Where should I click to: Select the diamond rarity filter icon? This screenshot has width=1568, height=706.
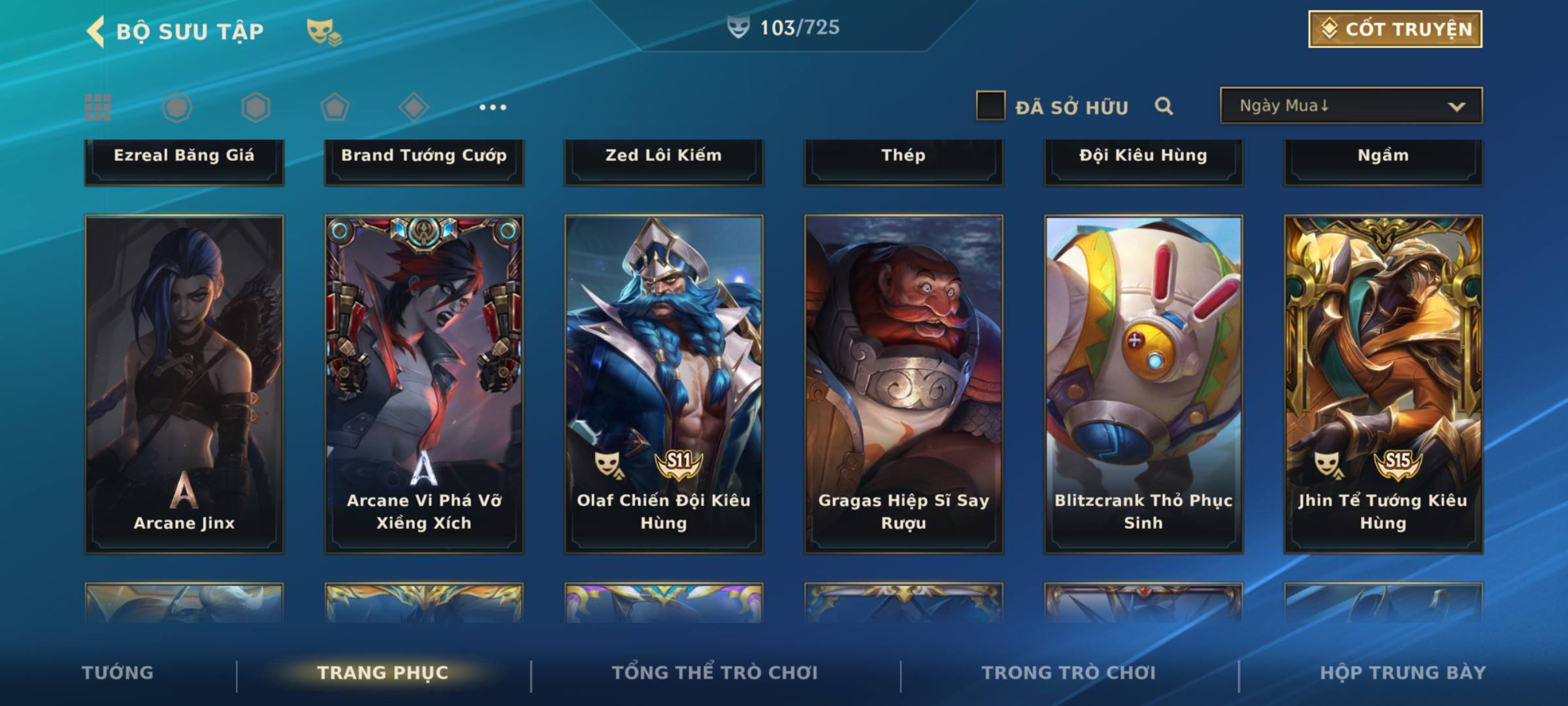coord(414,107)
